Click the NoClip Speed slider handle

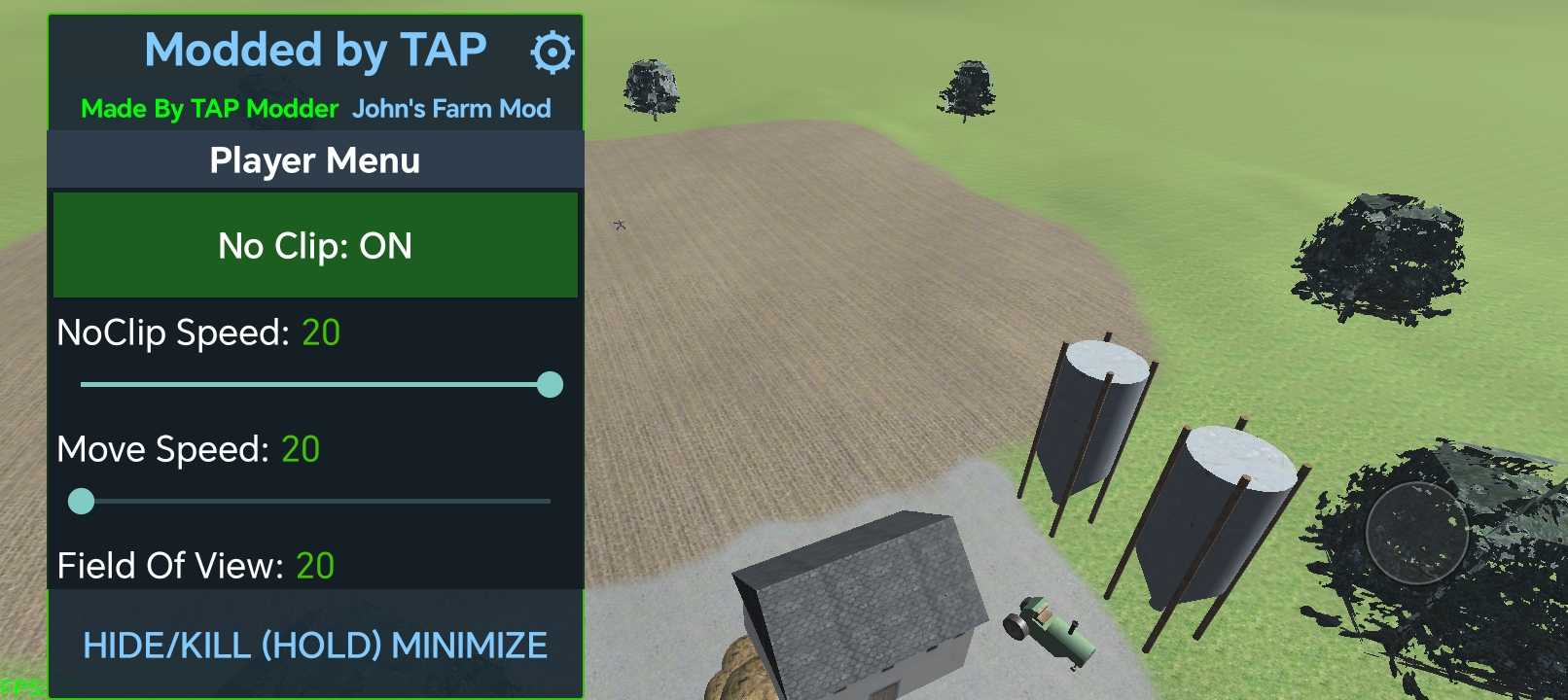[550, 385]
